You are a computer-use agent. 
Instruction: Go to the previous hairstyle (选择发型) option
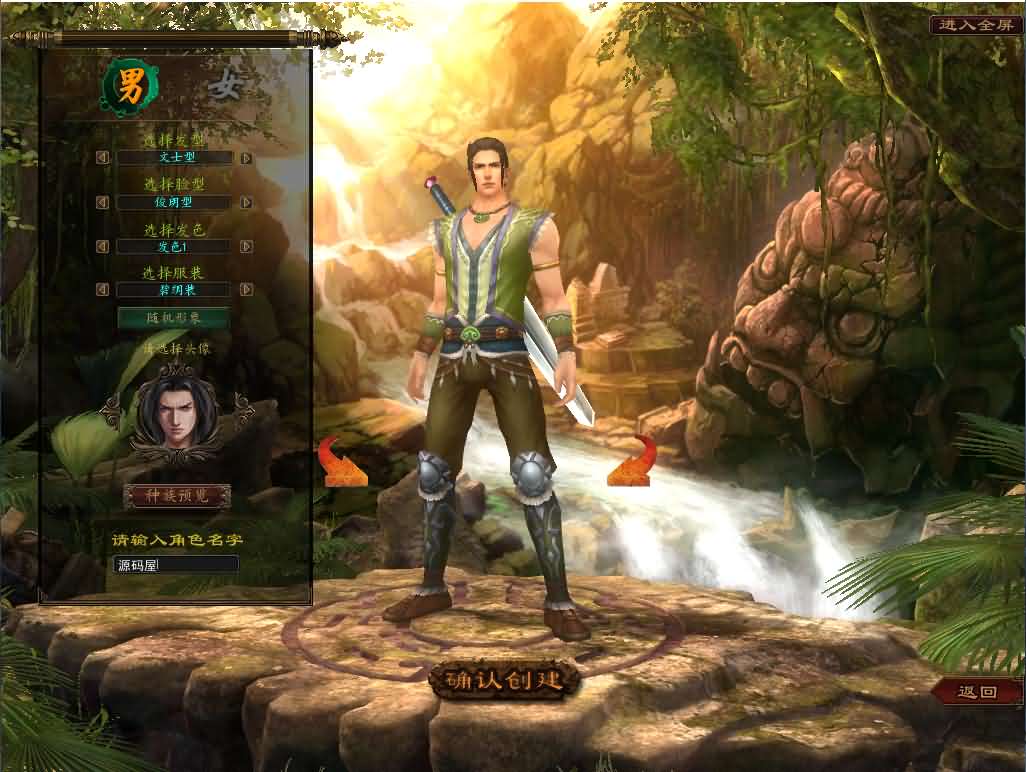pyautogui.click(x=102, y=158)
